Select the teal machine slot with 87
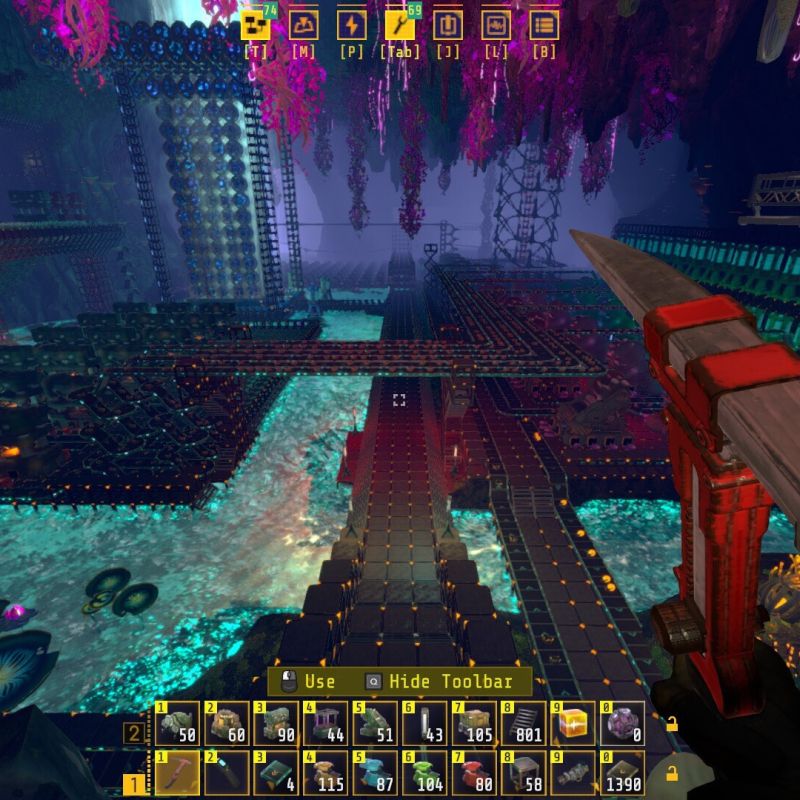The width and height of the screenshot is (800, 800). pyautogui.click(x=375, y=773)
